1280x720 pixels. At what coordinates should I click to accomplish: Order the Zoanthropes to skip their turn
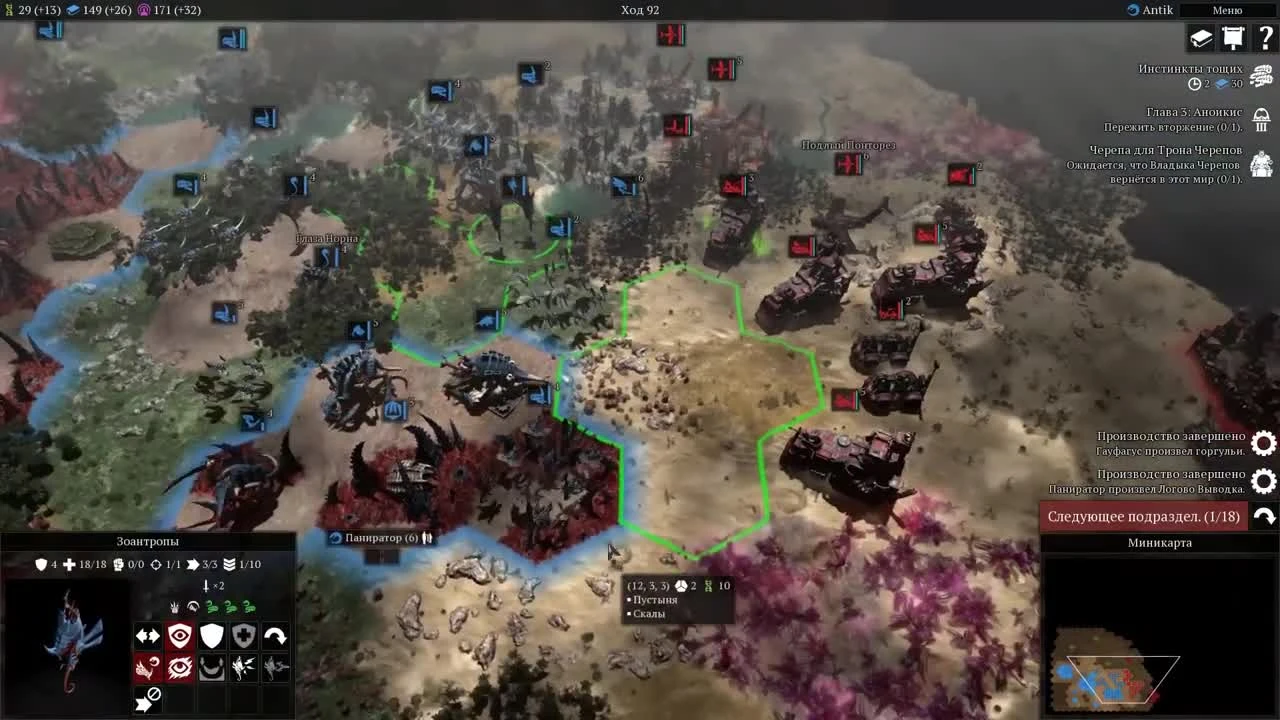[146, 698]
